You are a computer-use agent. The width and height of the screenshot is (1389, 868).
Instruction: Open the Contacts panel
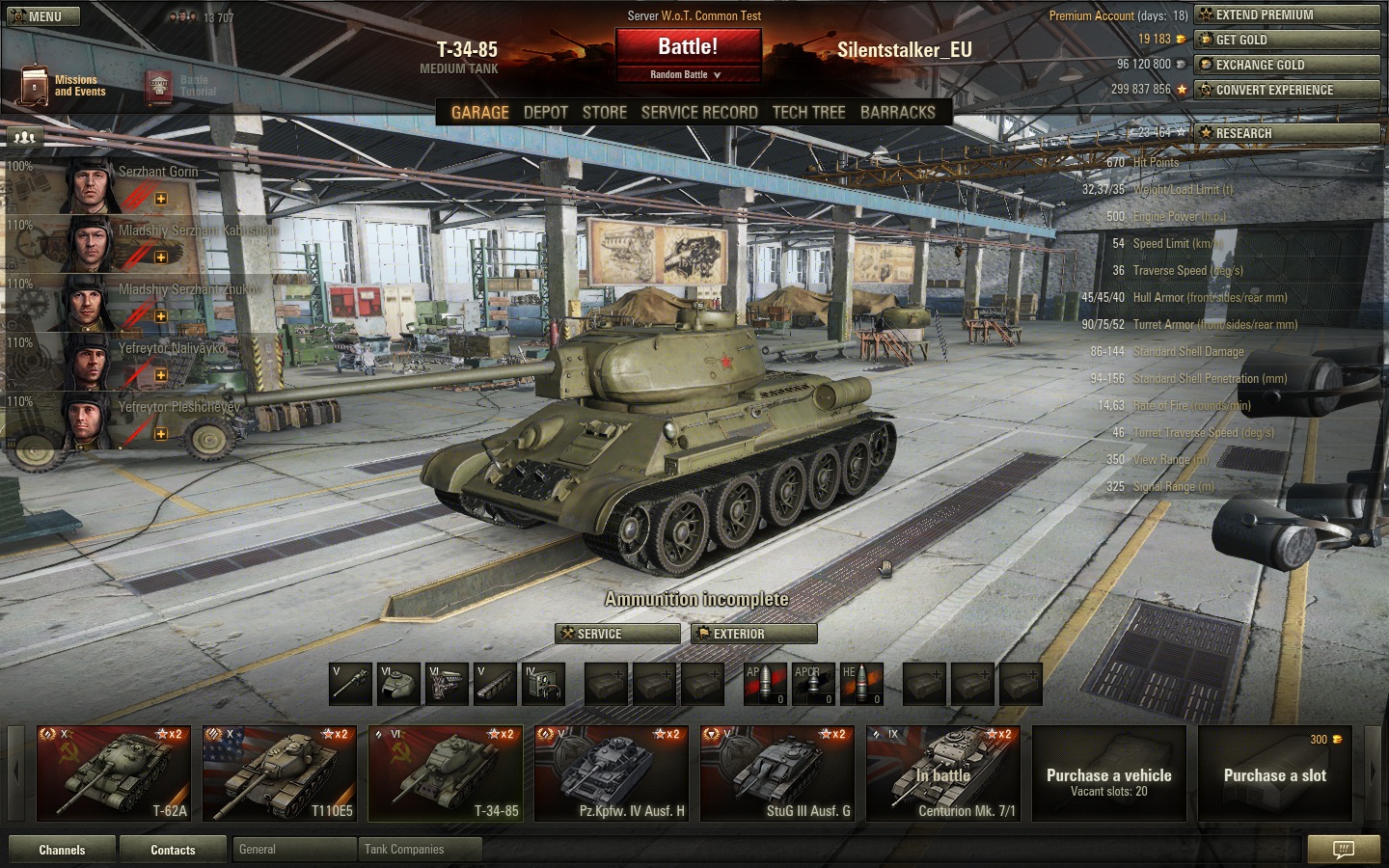[x=173, y=850]
